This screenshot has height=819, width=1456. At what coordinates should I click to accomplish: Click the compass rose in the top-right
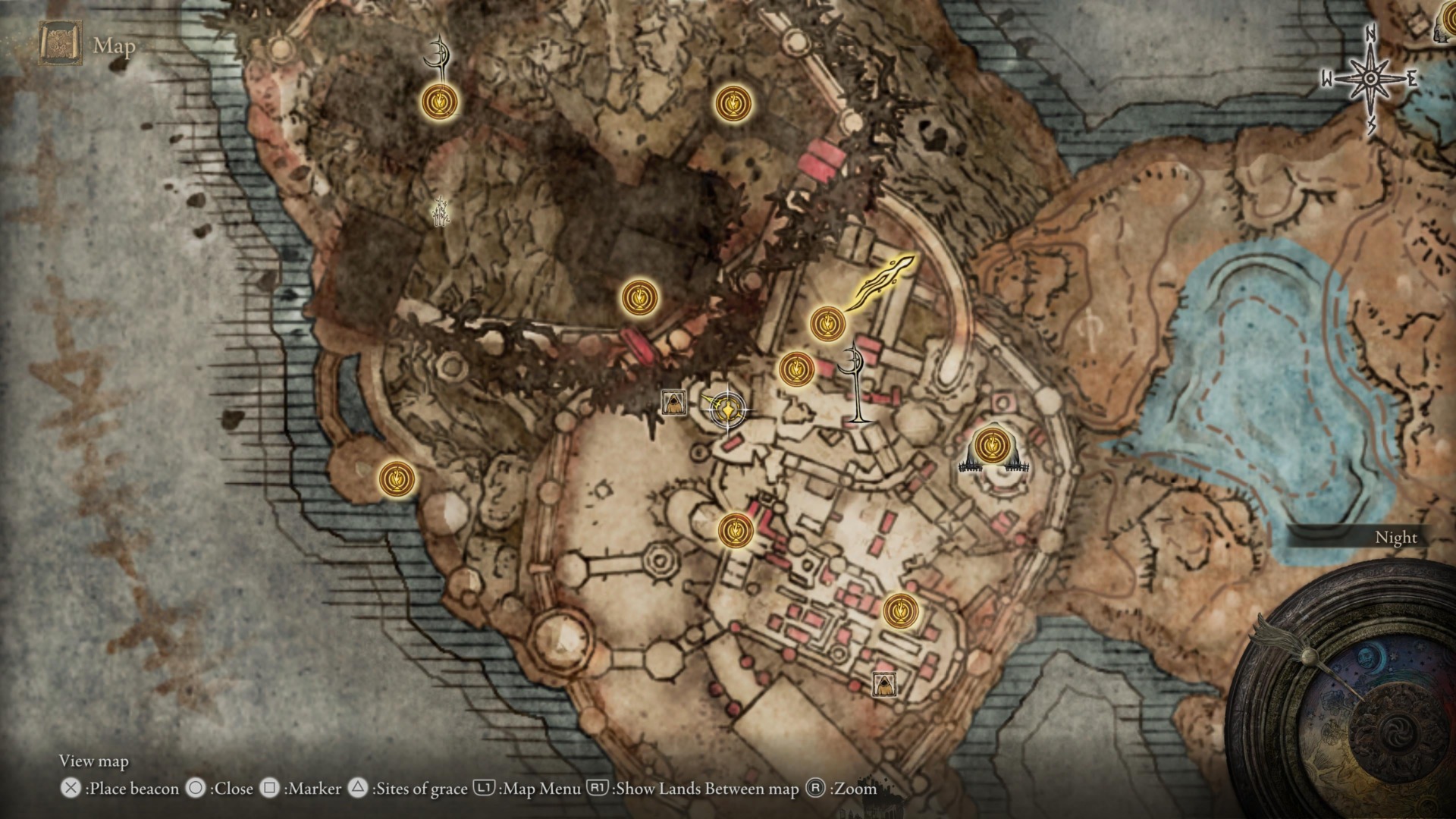pyautogui.click(x=1369, y=76)
